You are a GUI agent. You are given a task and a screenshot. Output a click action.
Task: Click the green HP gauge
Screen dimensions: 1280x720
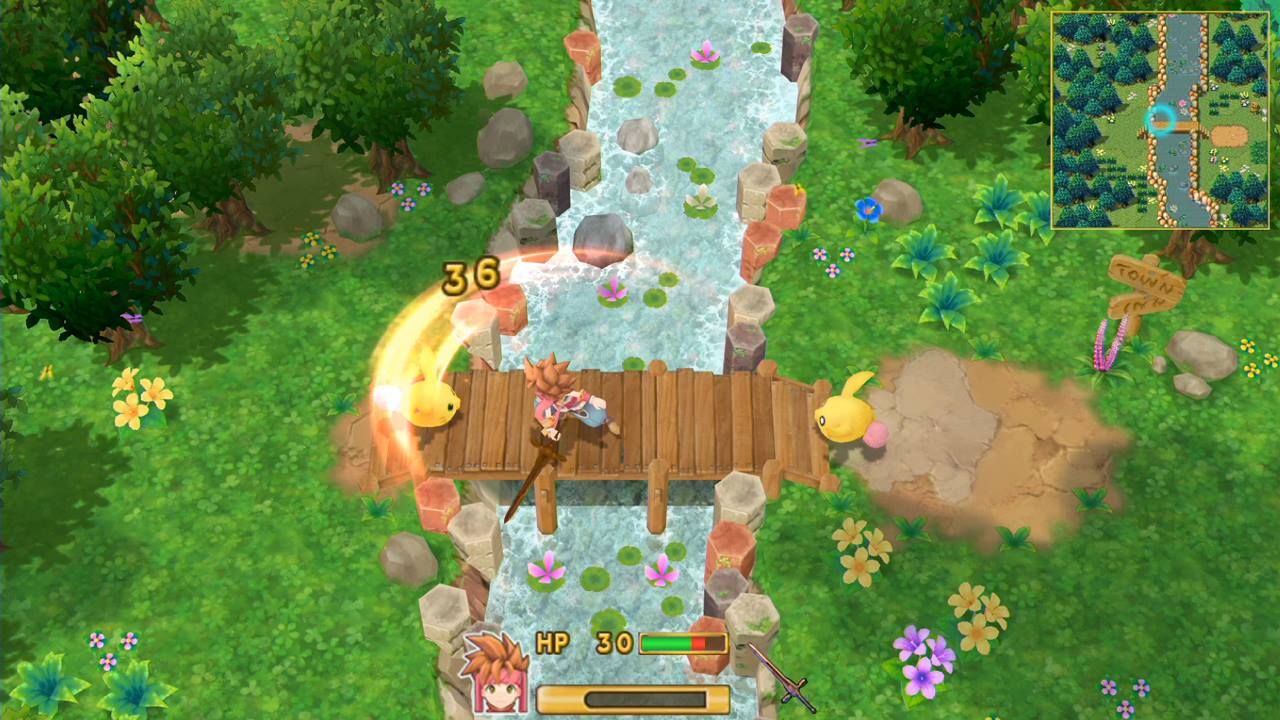[665, 643]
